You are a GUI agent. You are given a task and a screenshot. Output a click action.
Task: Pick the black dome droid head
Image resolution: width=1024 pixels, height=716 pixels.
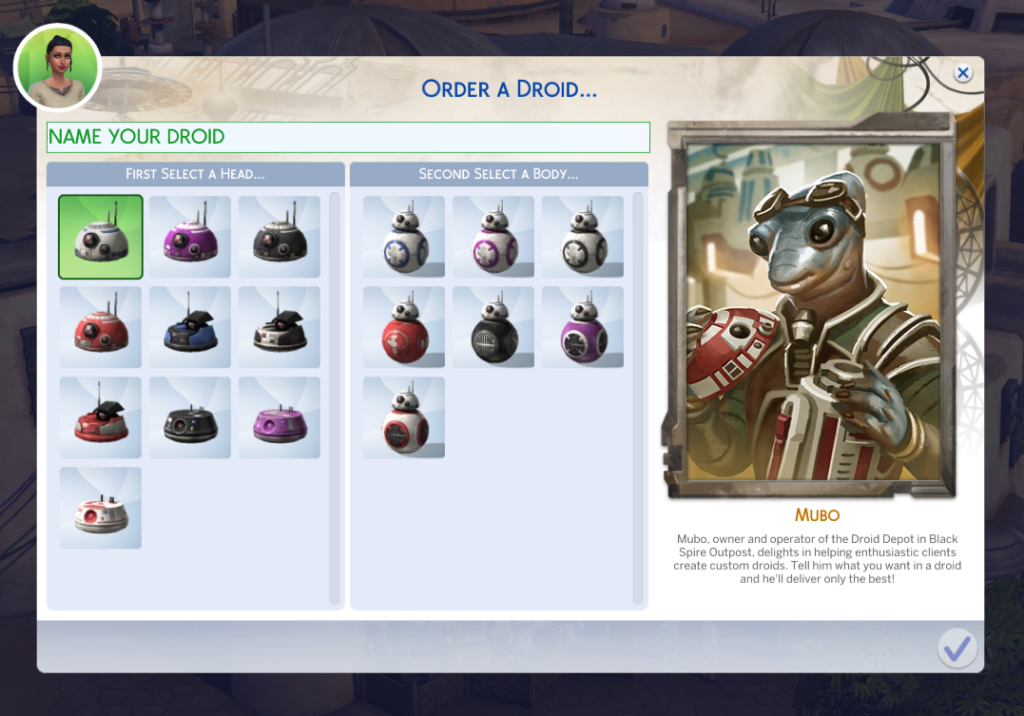coord(279,237)
